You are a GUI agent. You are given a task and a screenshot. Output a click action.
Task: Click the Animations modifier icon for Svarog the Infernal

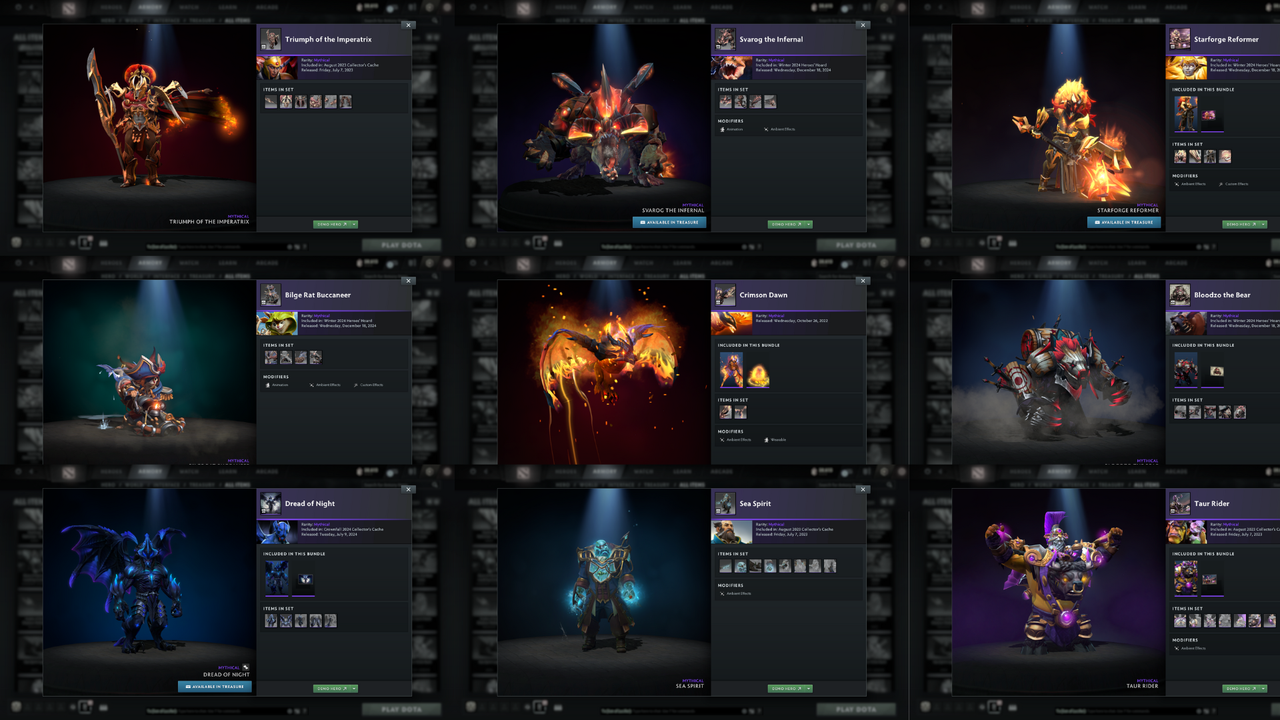click(x=723, y=129)
